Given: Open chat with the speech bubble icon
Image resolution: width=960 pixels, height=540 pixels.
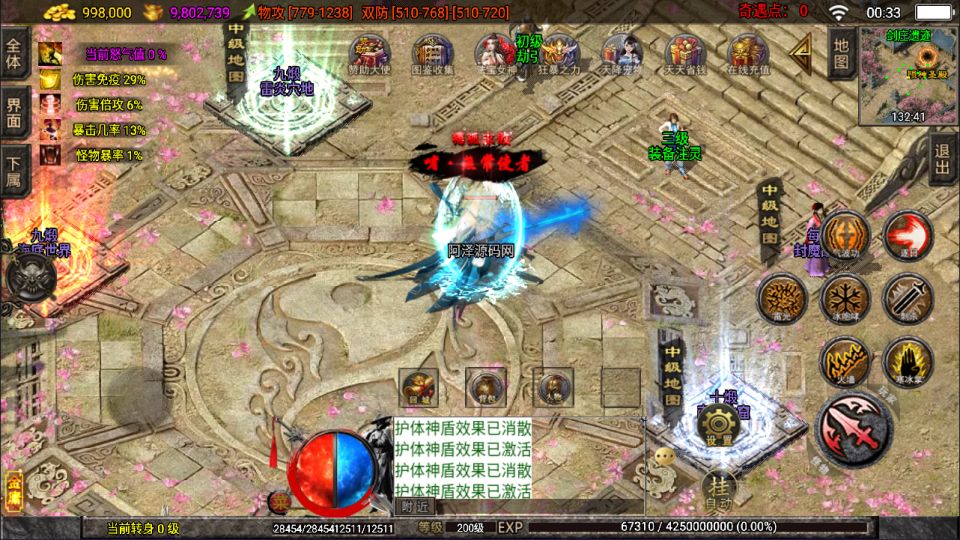Looking at the screenshot, I should (665, 456).
